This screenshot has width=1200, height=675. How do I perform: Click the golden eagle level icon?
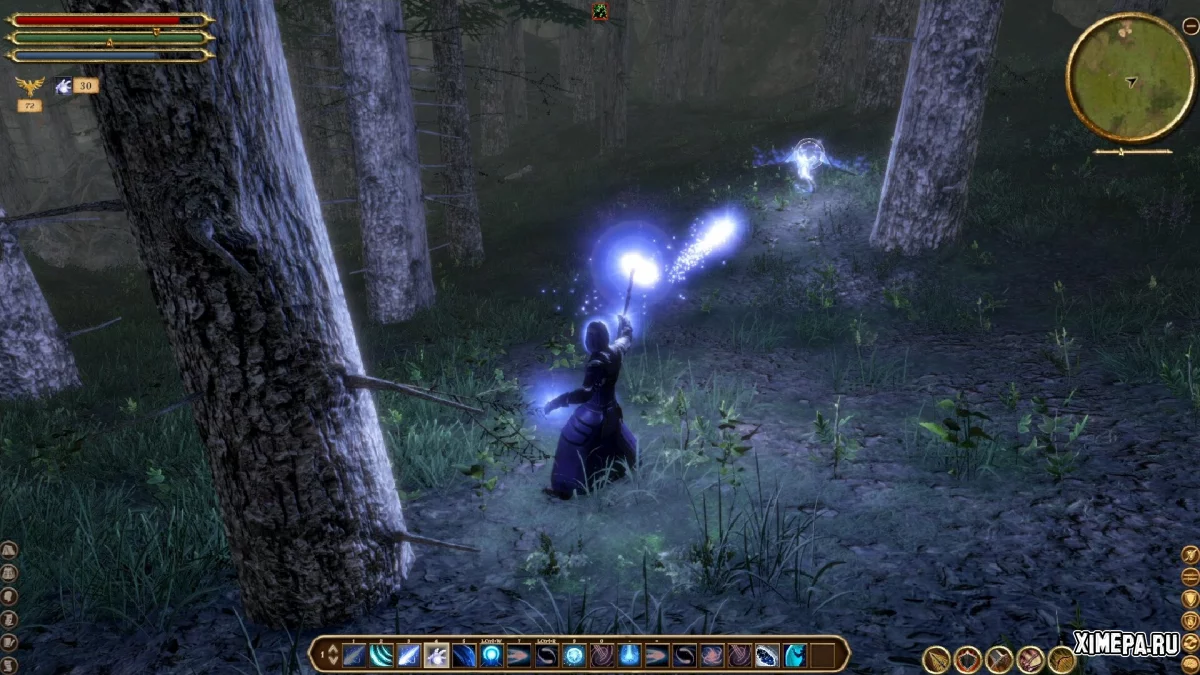pyautogui.click(x=29, y=86)
